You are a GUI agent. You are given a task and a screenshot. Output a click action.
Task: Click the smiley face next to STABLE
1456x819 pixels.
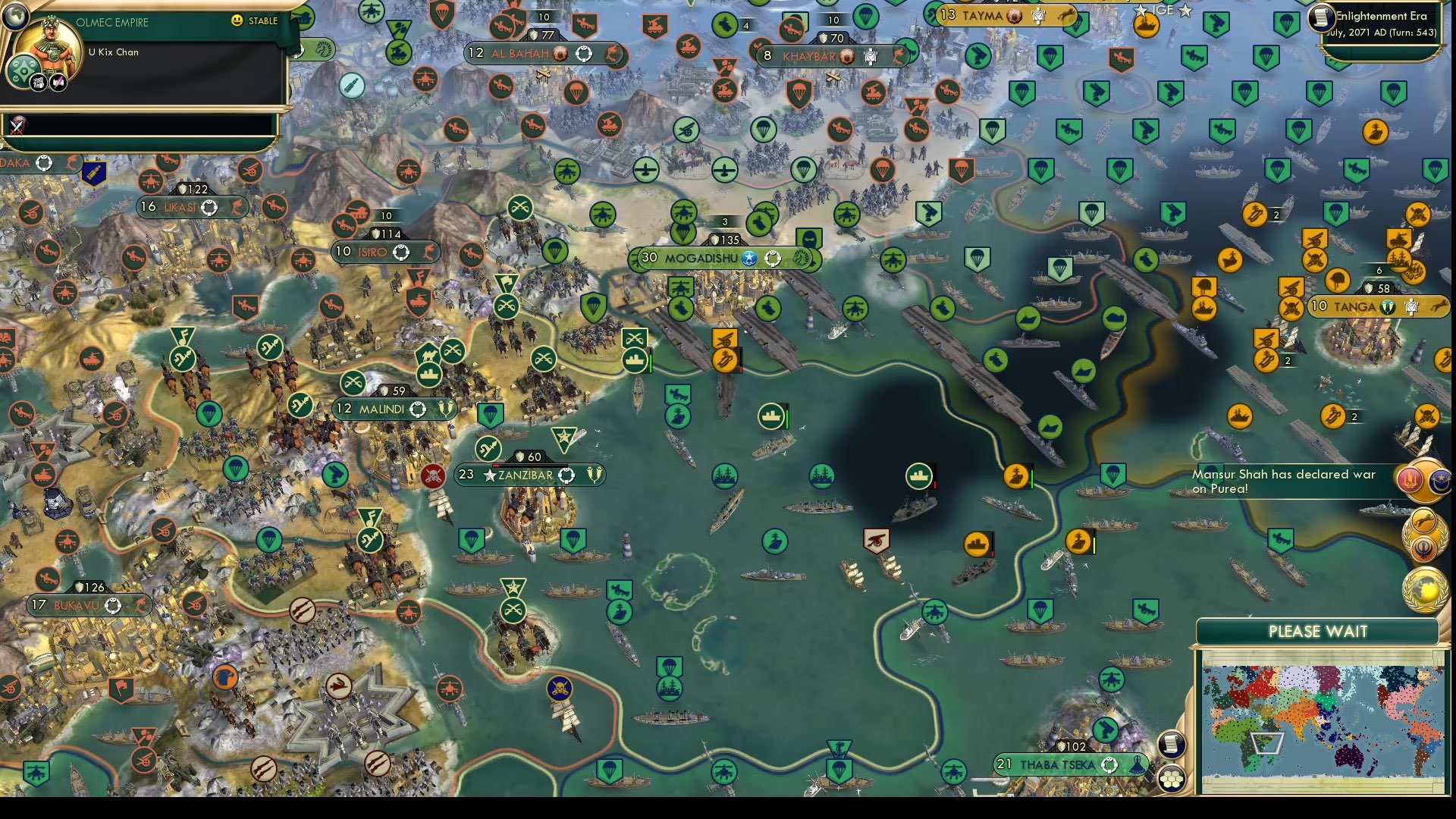pyautogui.click(x=238, y=21)
